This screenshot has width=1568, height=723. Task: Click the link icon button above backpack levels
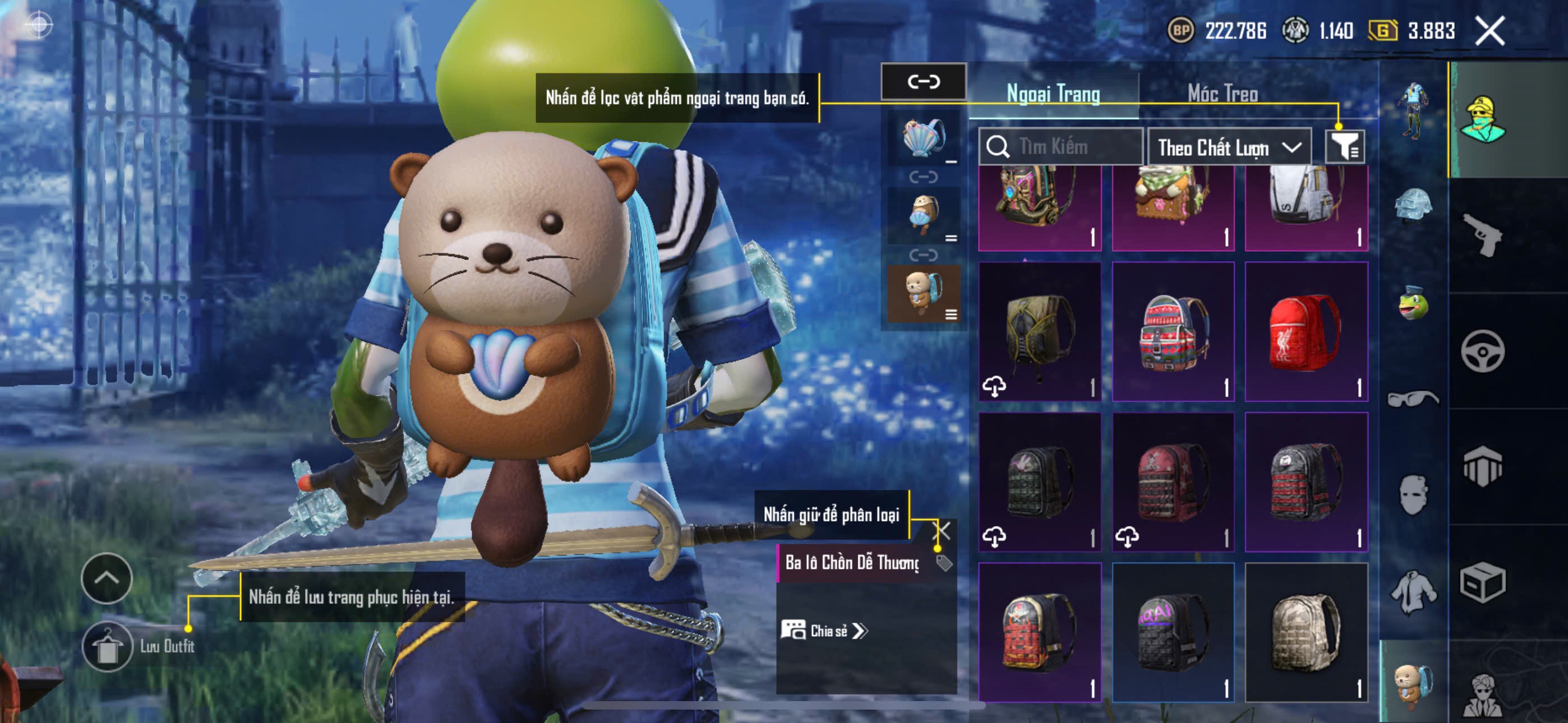[924, 82]
